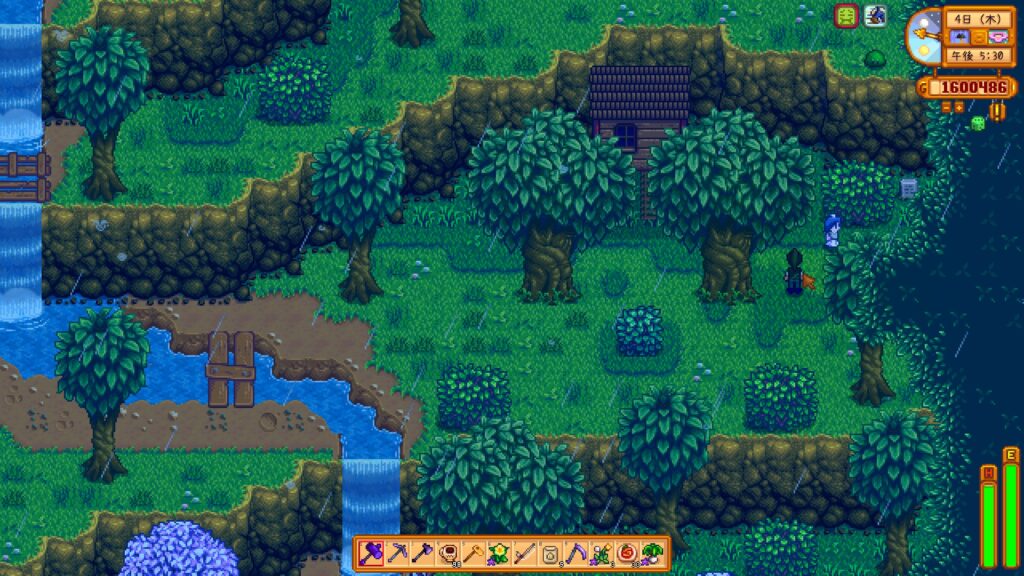This screenshot has width=1024, height=576.
Task: Click the minus zoom-out button
Action: pos(945,106)
